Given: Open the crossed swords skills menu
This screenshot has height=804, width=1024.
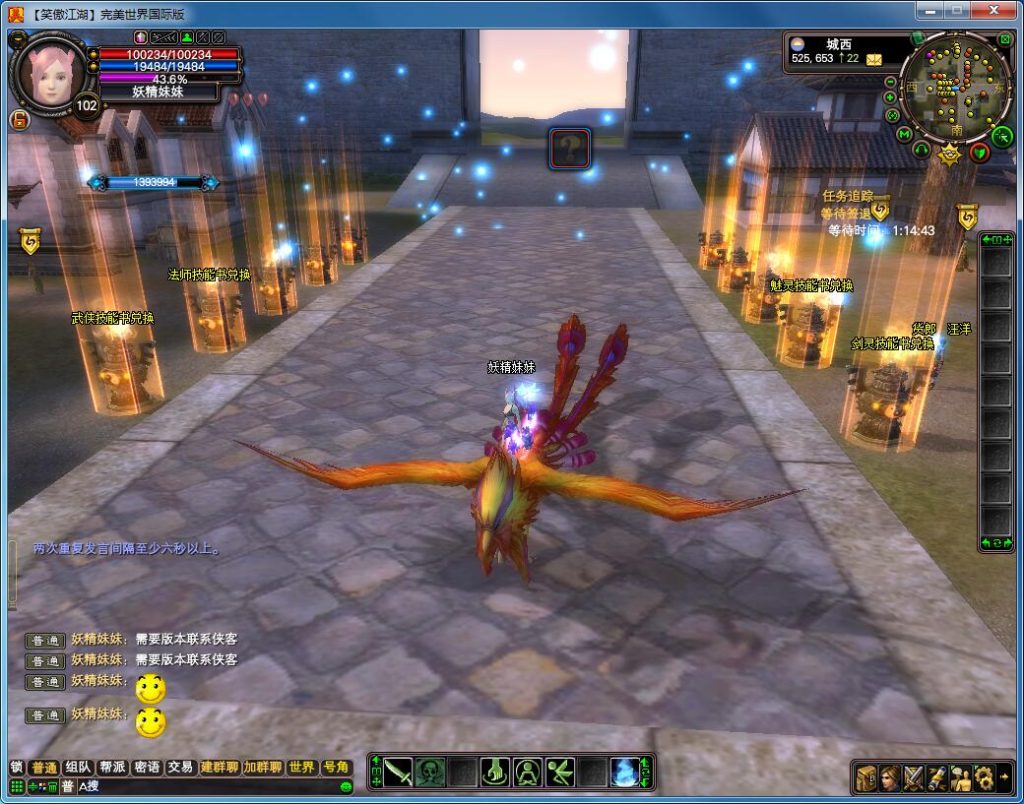Looking at the screenshot, I should pos(914,777).
